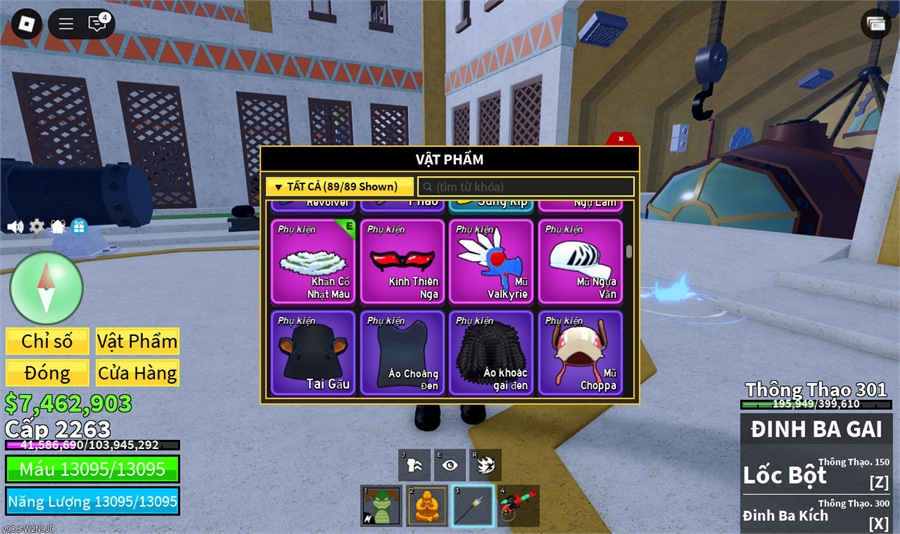The width and height of the screenshot is (900, 534).
Task: Open the blue gift box rewards
Action: point(79,227)
